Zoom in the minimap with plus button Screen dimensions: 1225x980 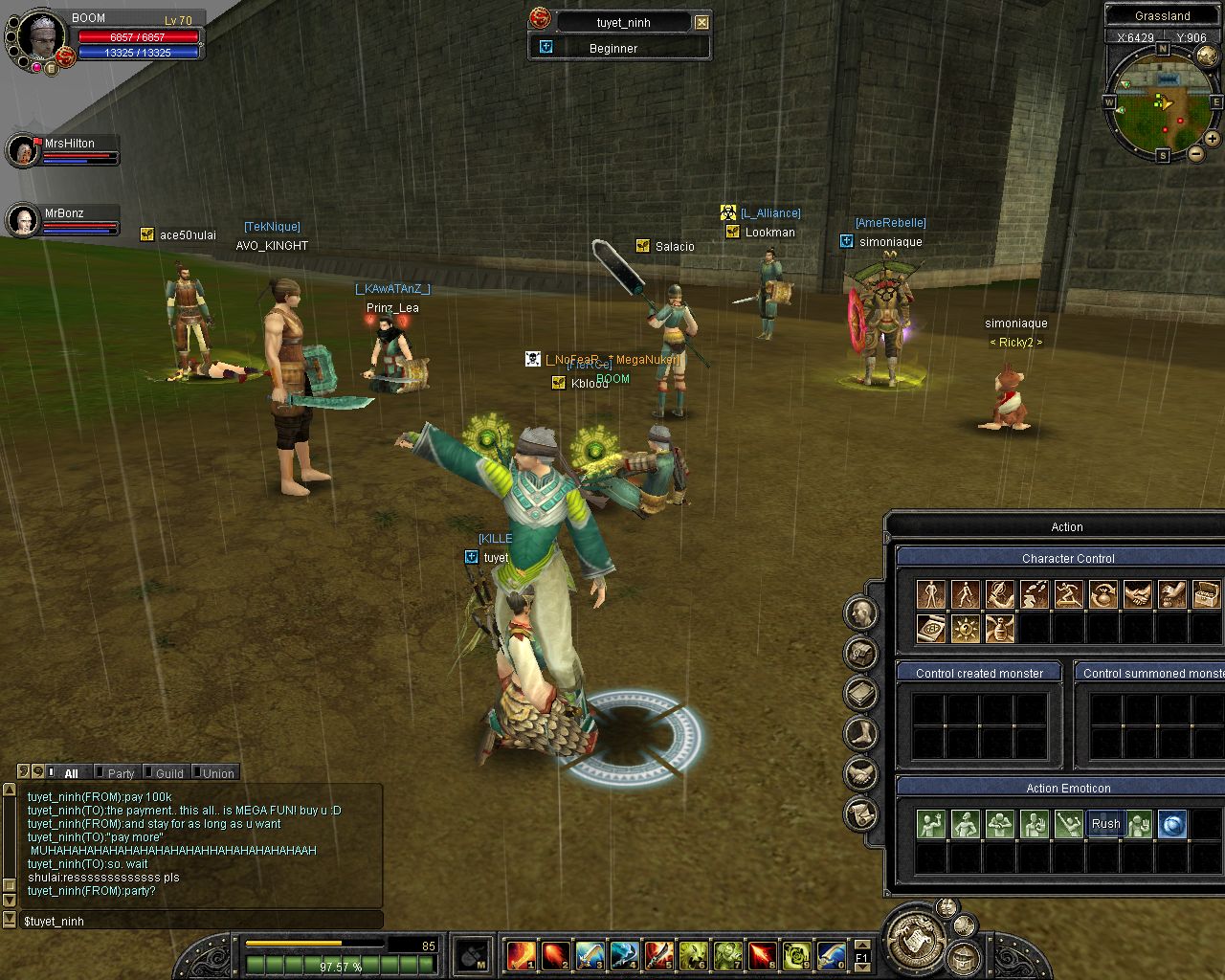[1212, 139]
